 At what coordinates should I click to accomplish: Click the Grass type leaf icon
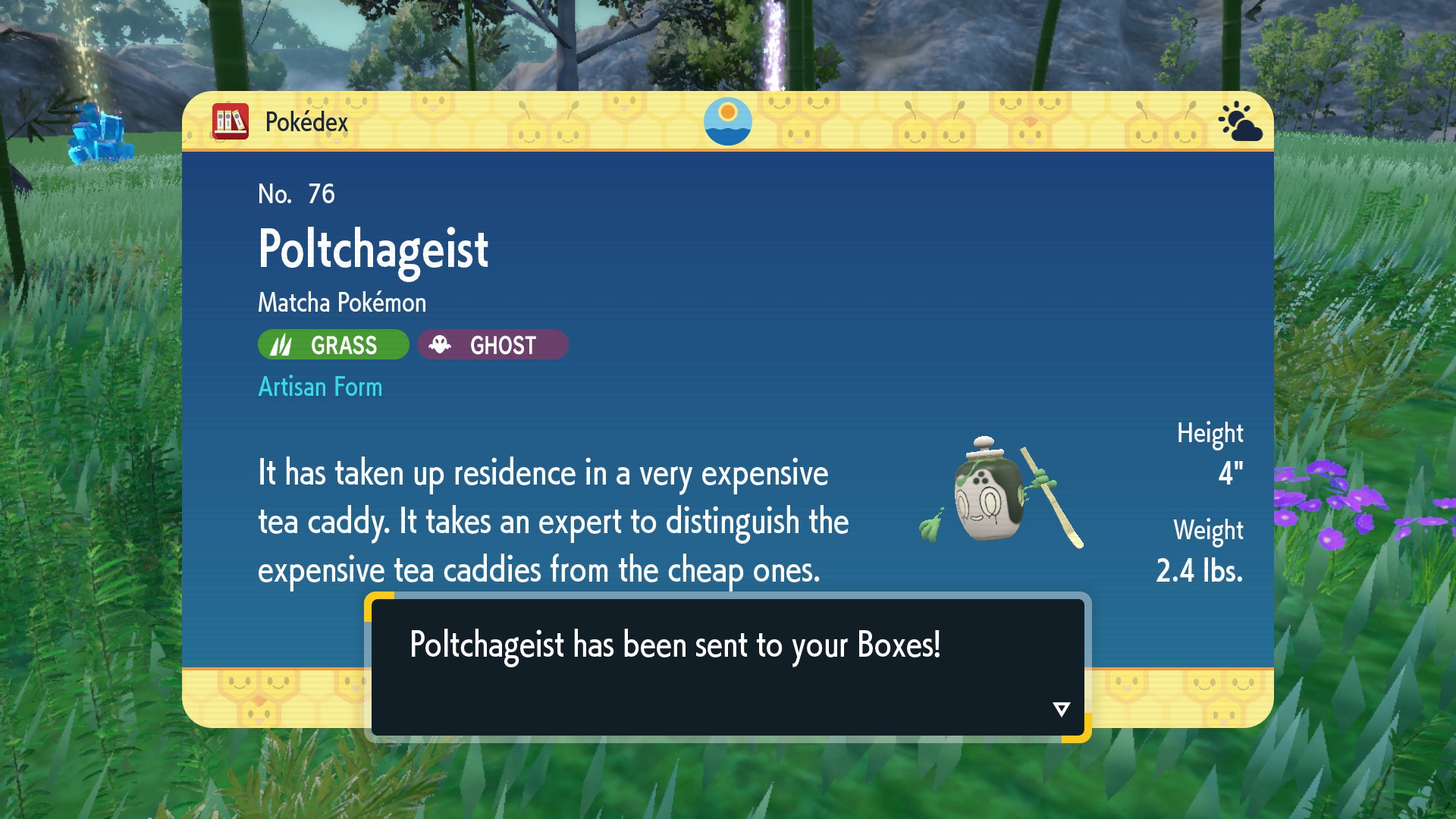point(281,345)
